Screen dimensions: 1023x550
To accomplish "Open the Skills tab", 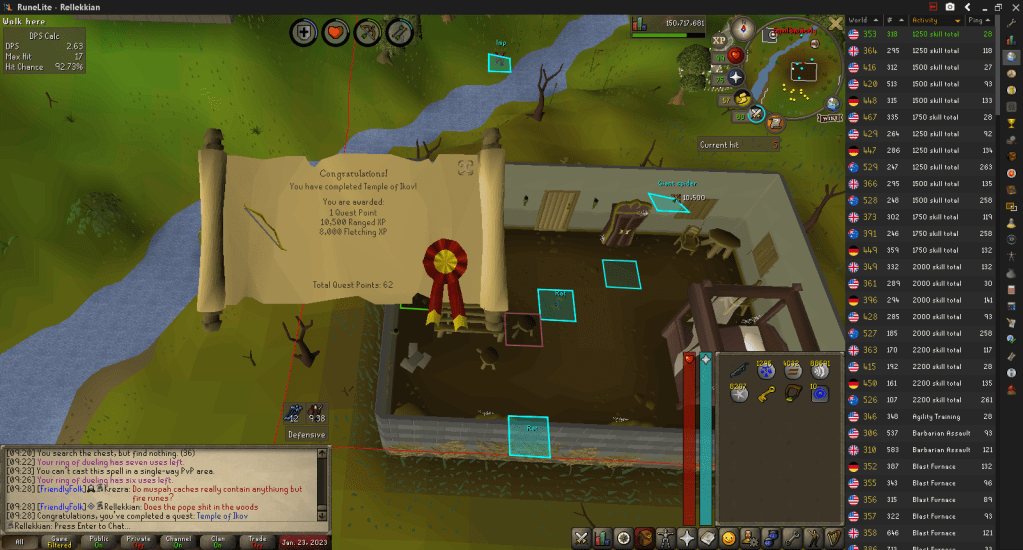I will pyautogui.click(x=603, y=538).
